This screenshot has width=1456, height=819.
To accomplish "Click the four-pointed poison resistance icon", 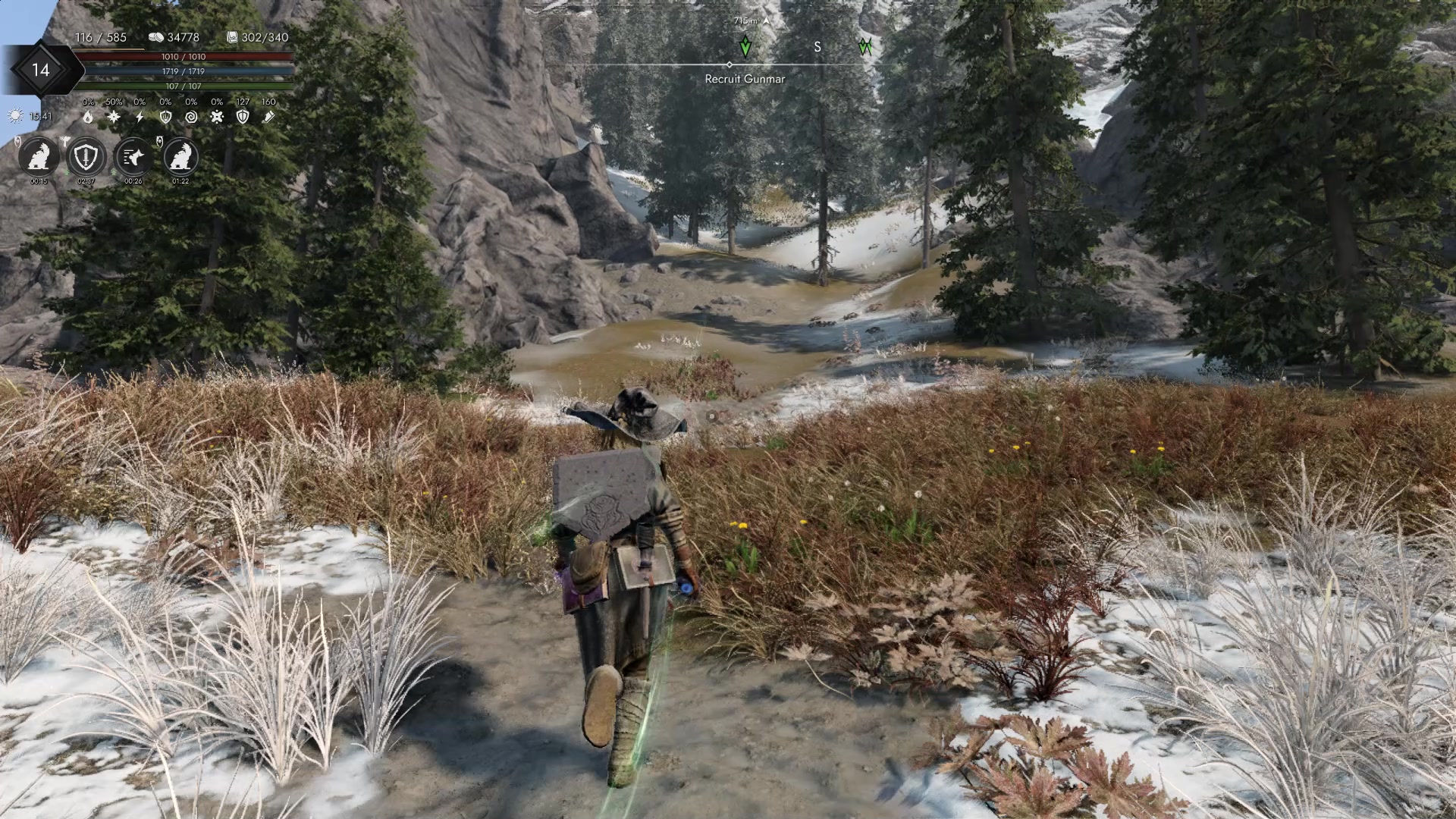I will tap(217, 118).
